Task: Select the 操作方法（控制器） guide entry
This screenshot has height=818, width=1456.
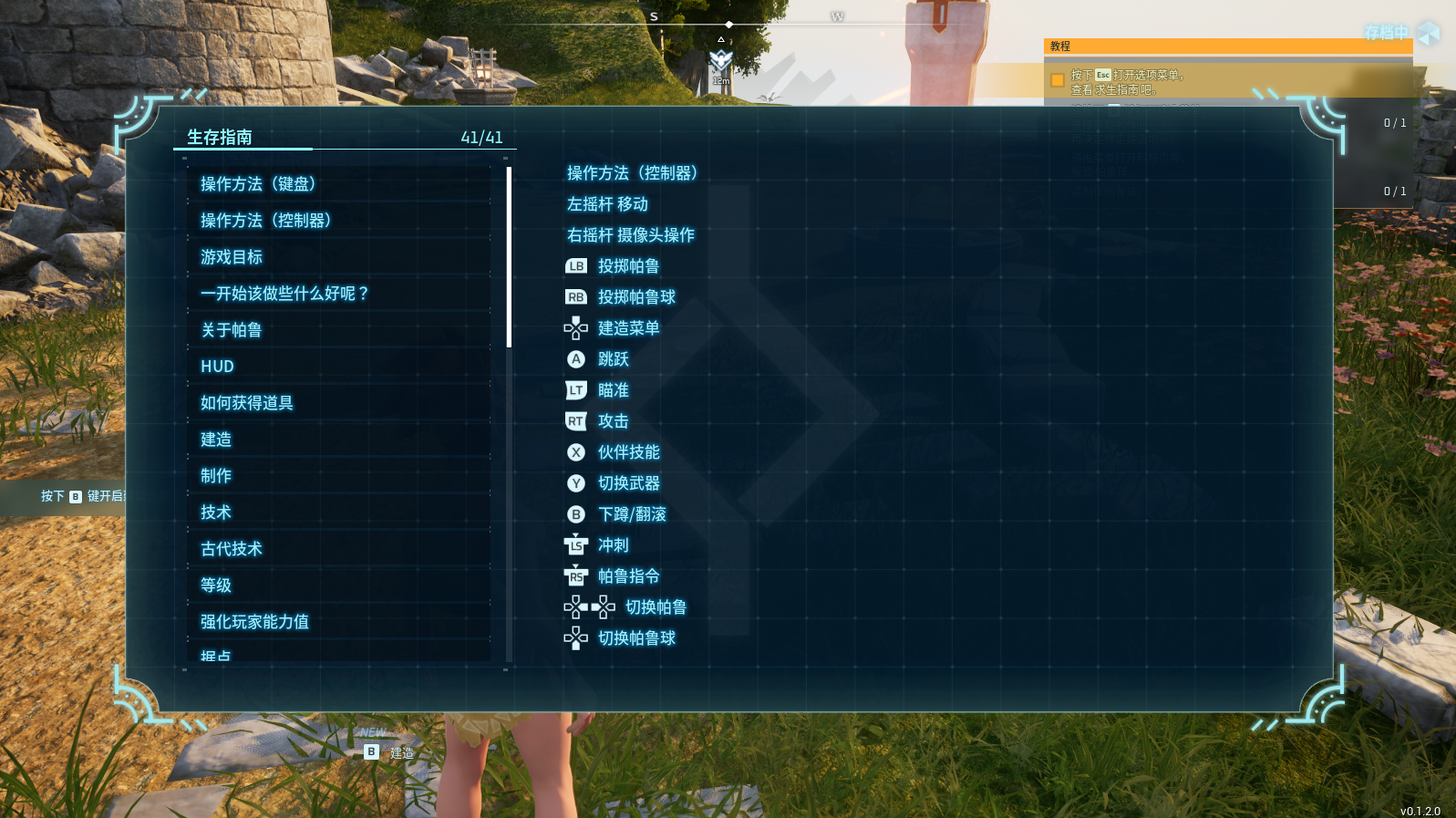Action: pos(265,221)
